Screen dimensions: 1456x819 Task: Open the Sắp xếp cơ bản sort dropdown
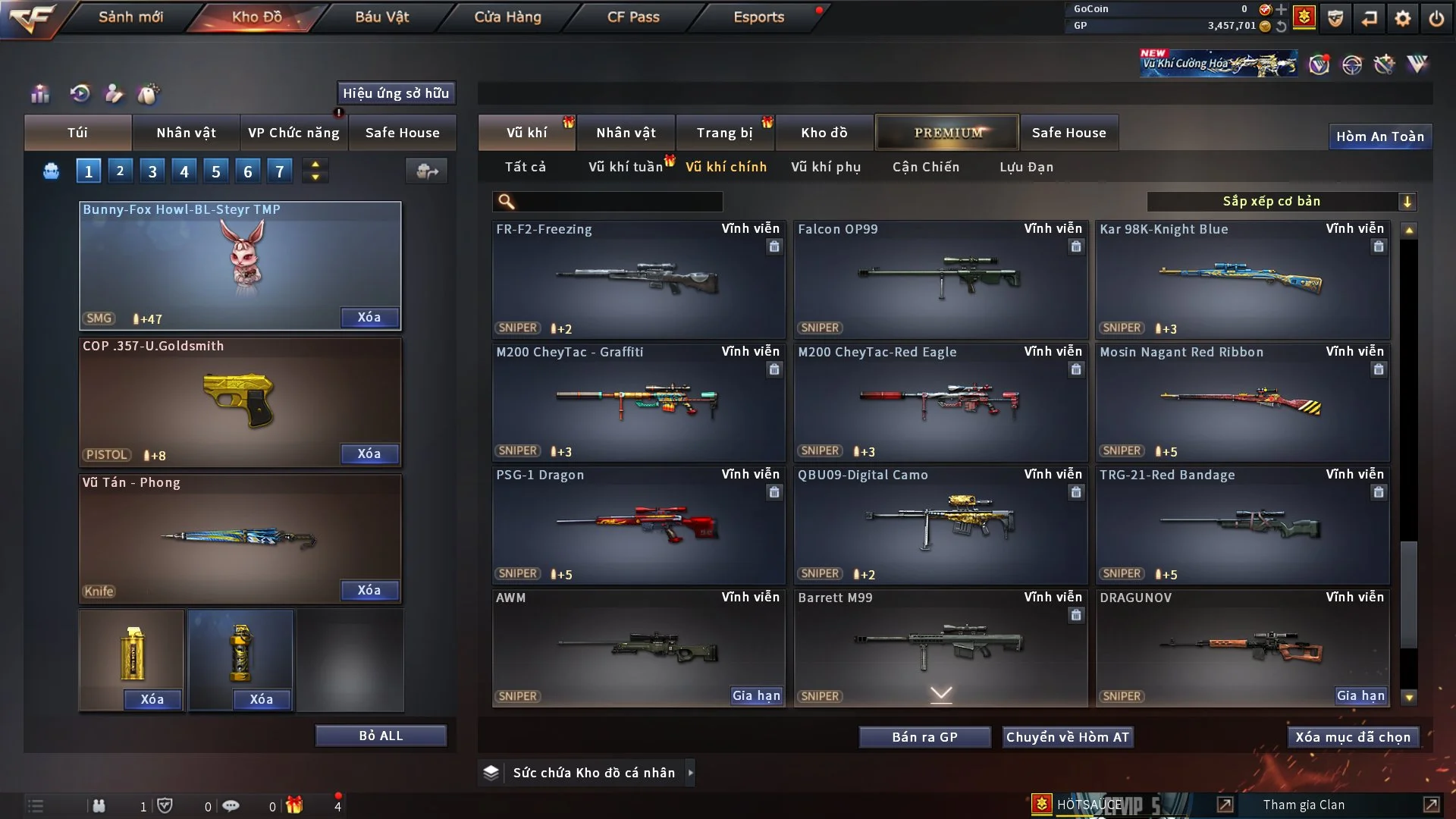coord(1280,201)
